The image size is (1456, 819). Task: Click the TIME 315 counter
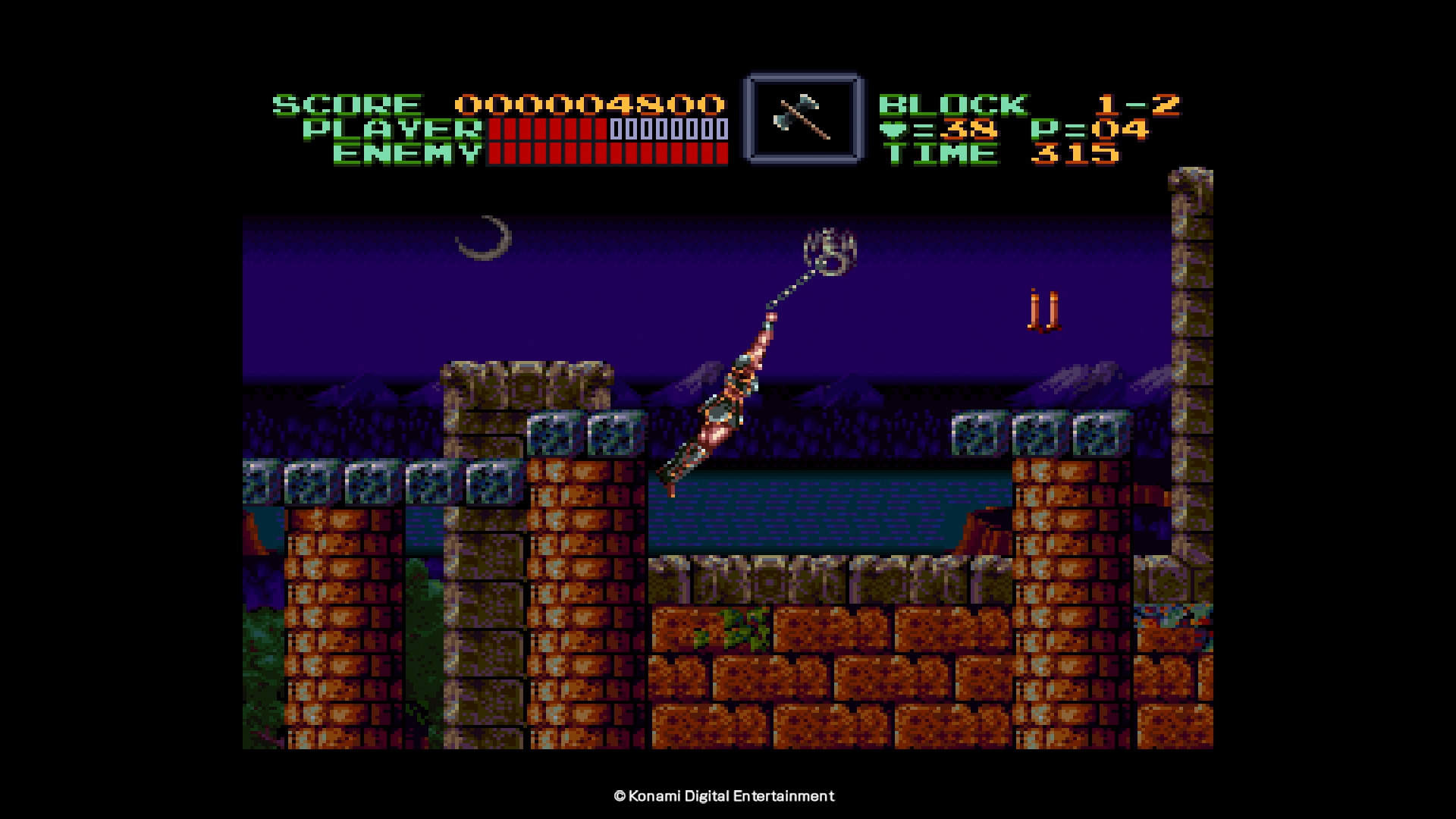[1077, 157]
